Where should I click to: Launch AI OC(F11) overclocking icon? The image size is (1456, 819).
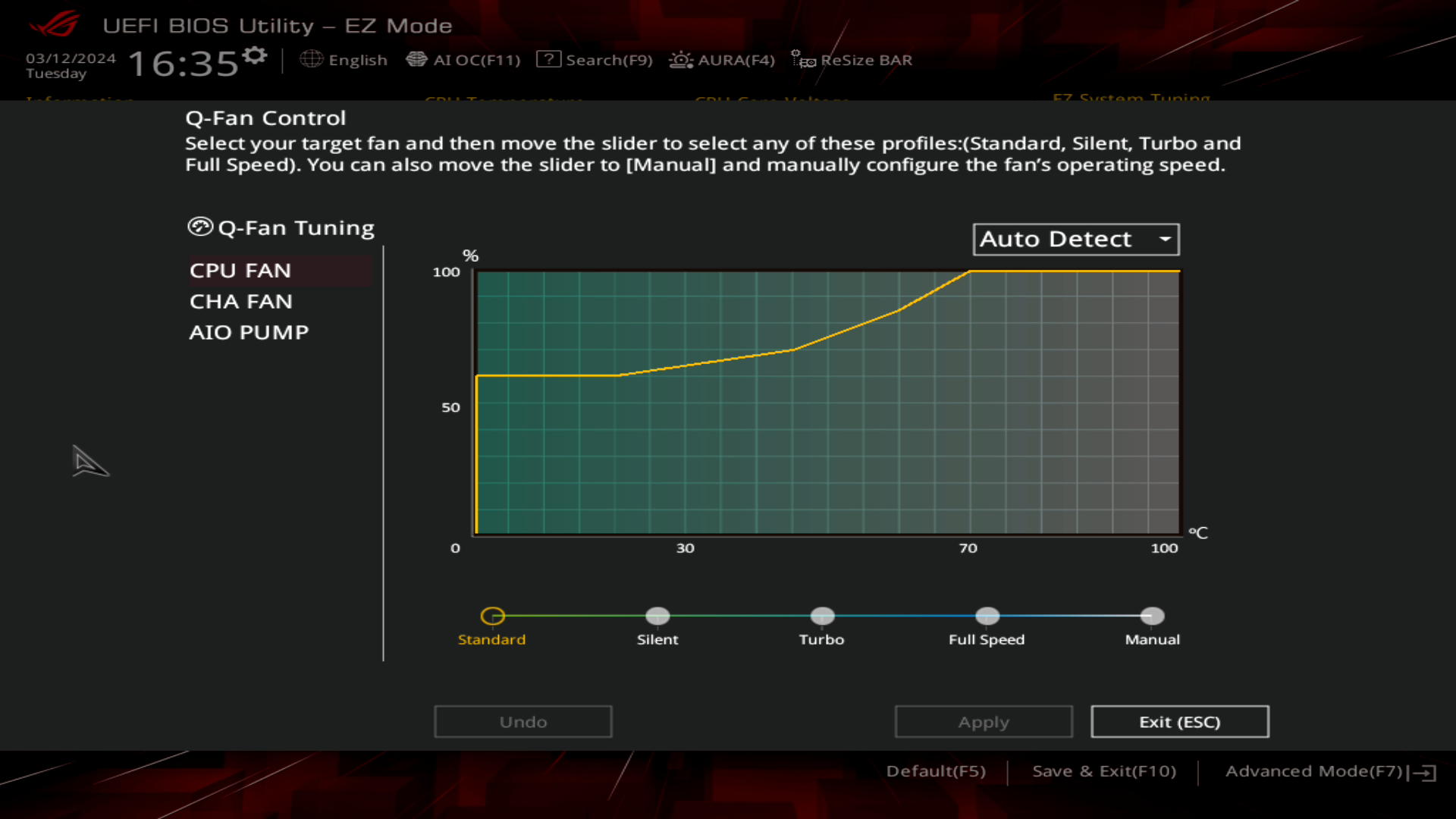[x=418, y=58]
